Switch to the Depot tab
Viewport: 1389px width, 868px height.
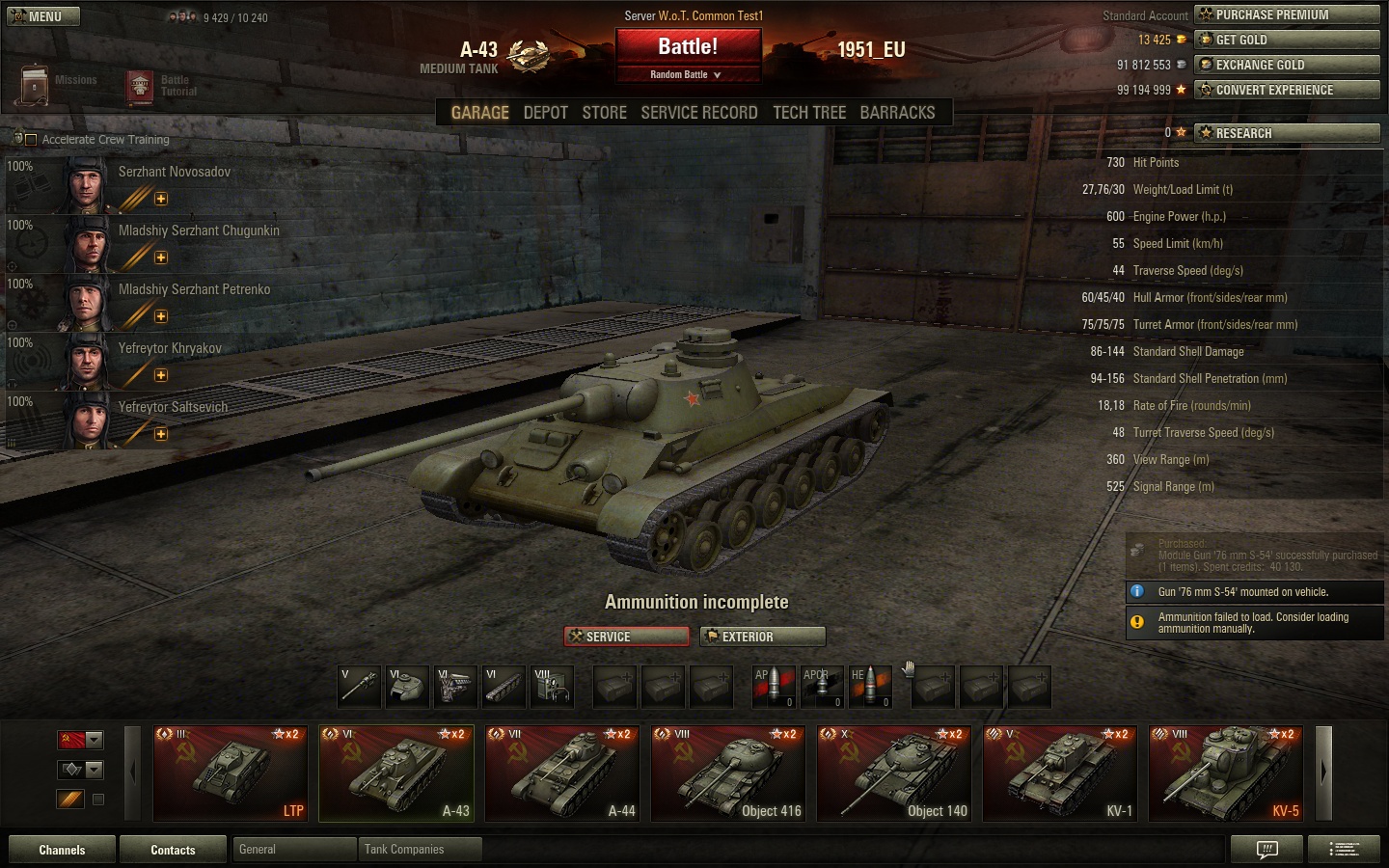tap(545, 113)
